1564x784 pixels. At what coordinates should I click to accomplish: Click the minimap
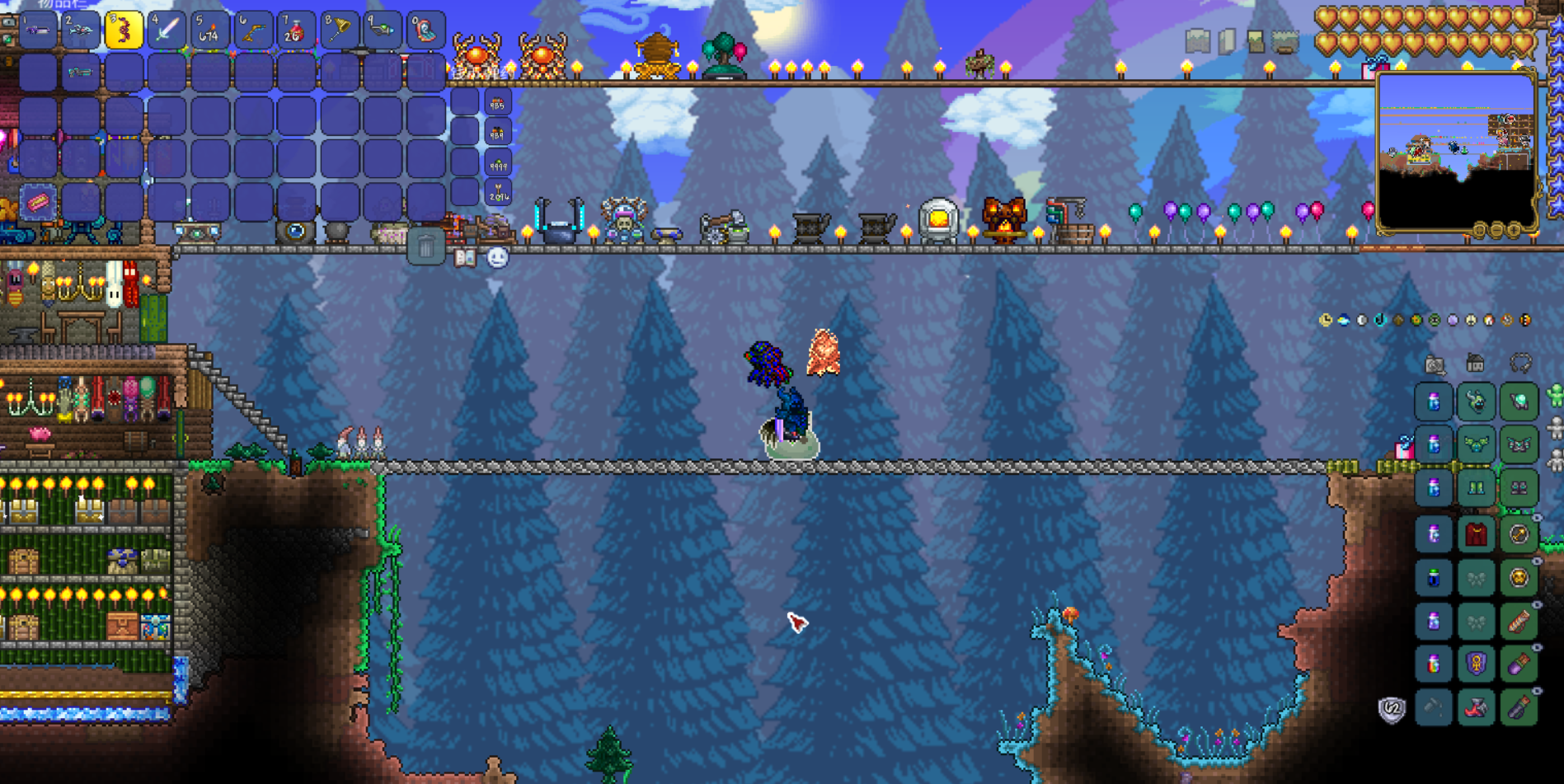1455,150
